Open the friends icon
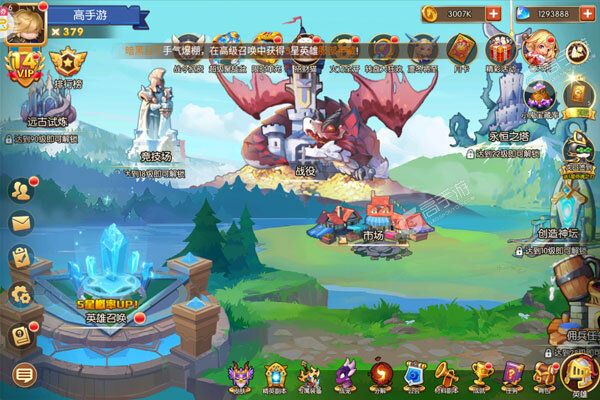 point(21,190)
